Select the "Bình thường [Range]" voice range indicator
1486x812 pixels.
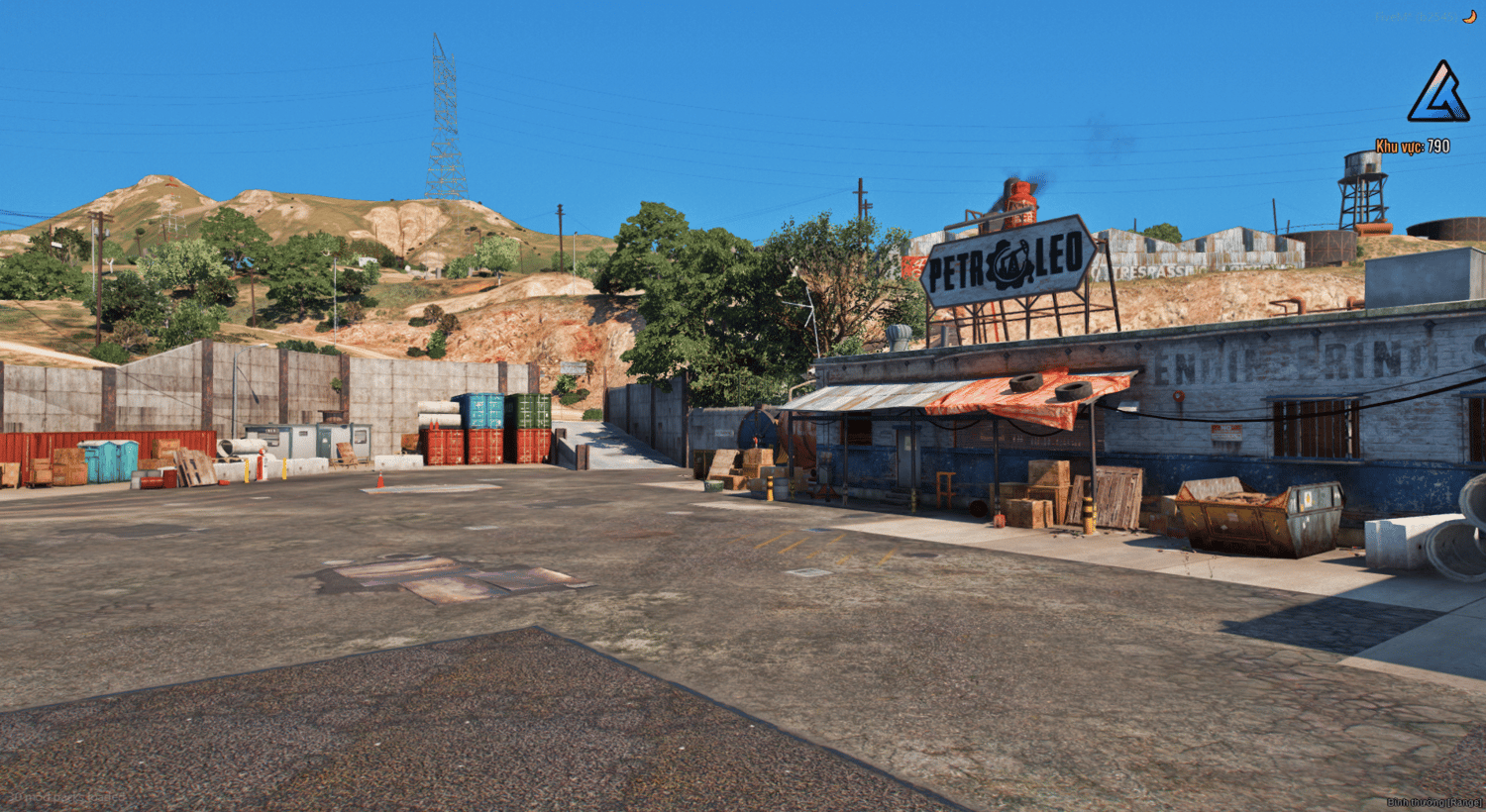tap(1433, 801)
